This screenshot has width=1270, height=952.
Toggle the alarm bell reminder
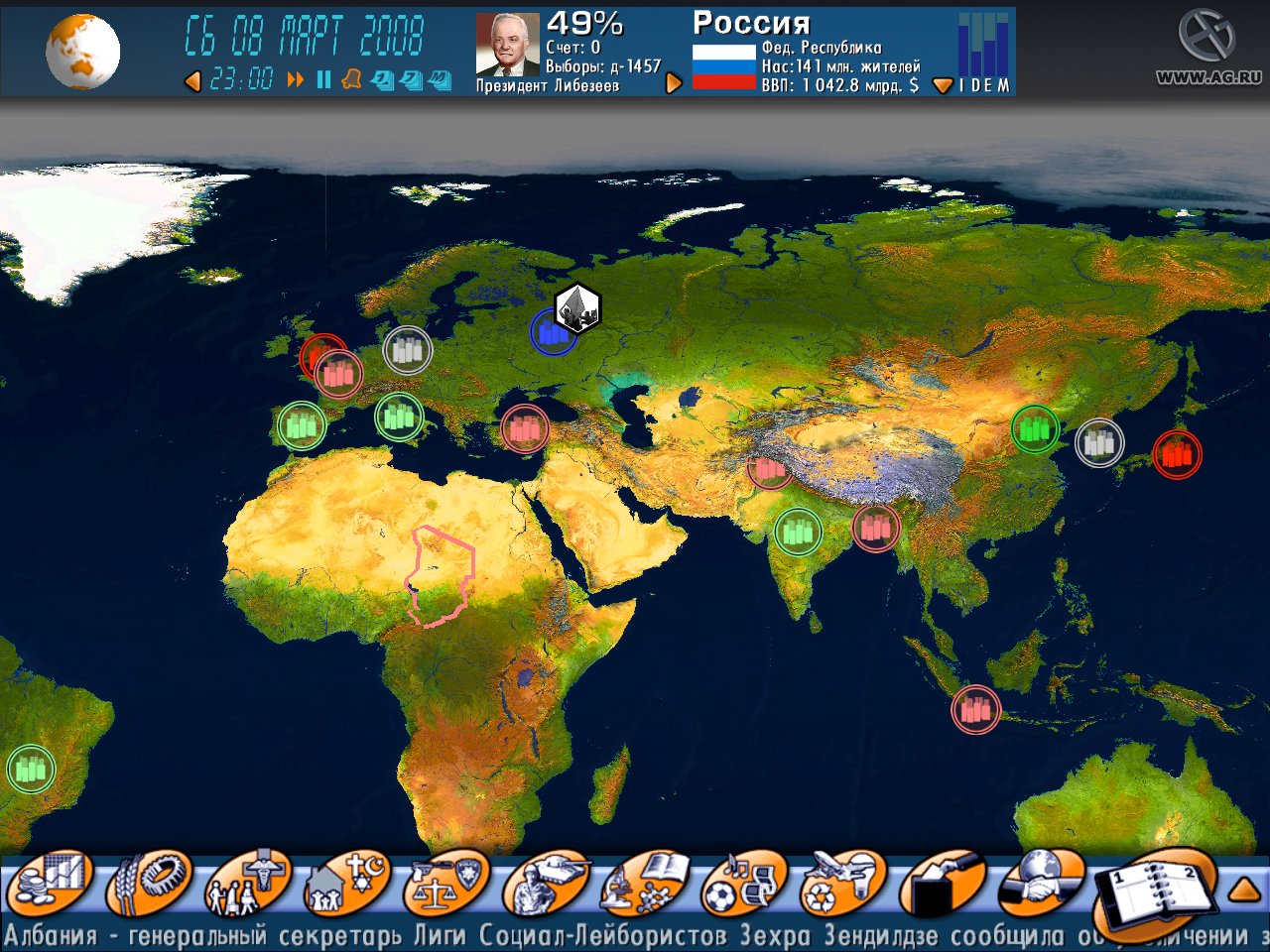coord(353,82)
